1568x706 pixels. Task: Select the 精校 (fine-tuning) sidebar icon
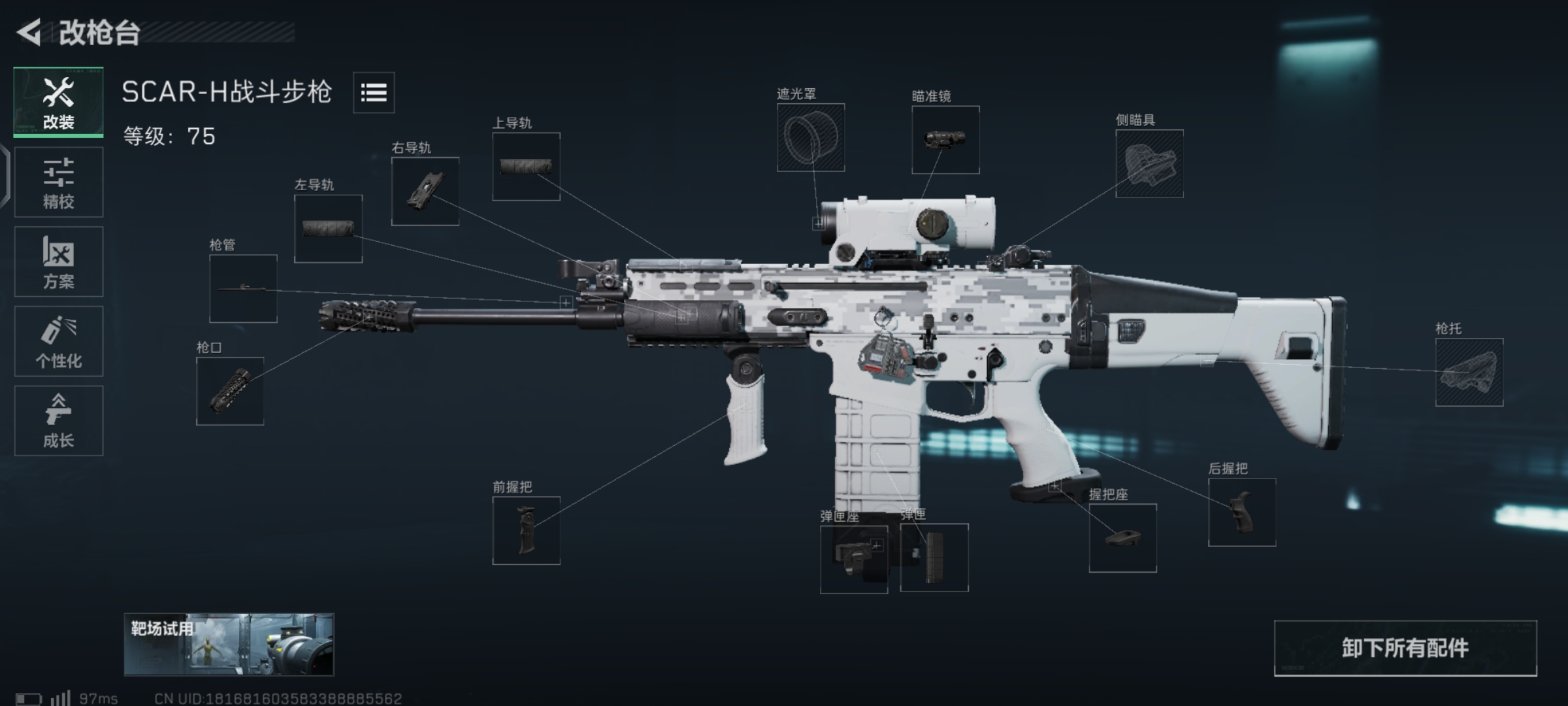coord(58,181)
